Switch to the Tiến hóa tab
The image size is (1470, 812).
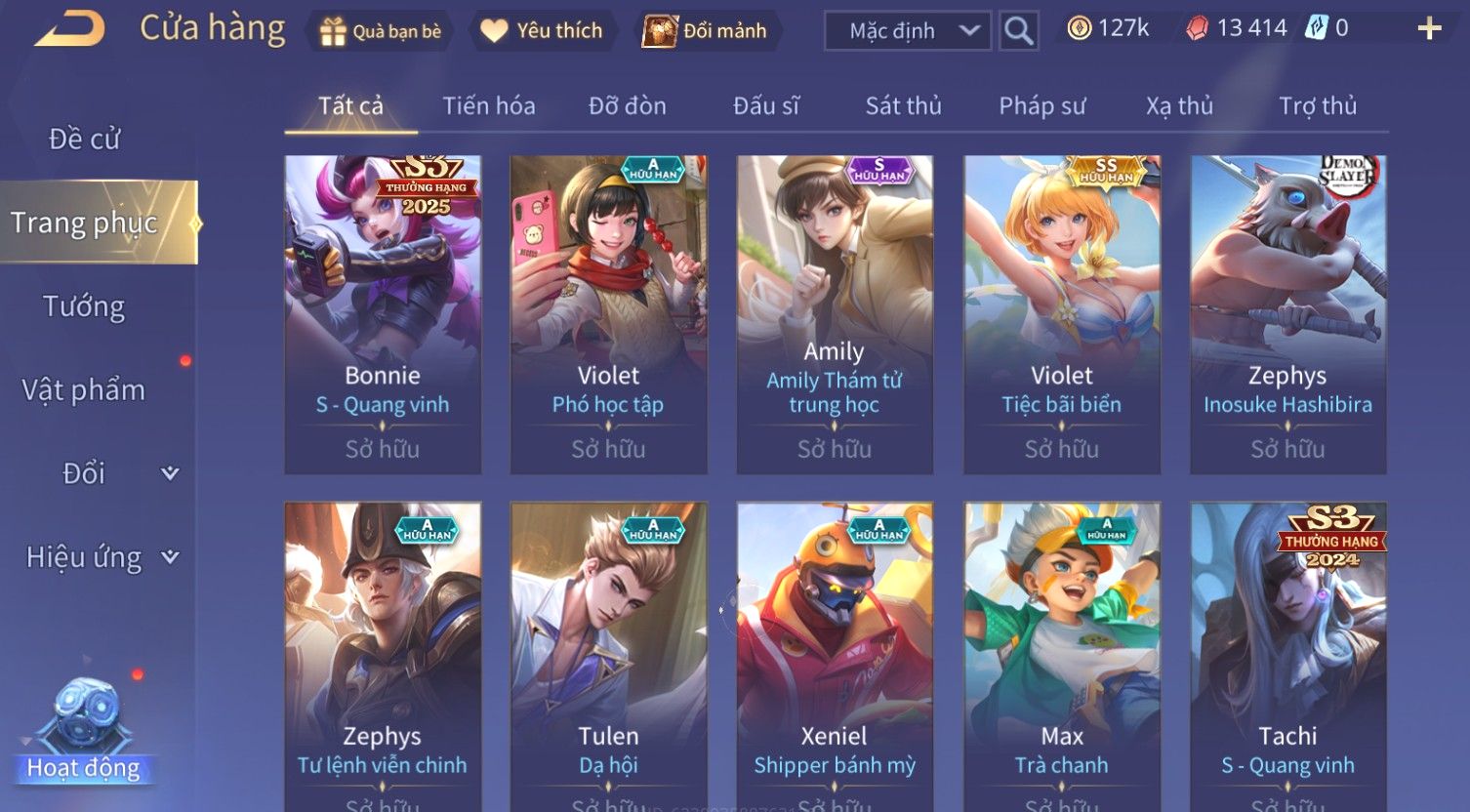click(488, 105)
